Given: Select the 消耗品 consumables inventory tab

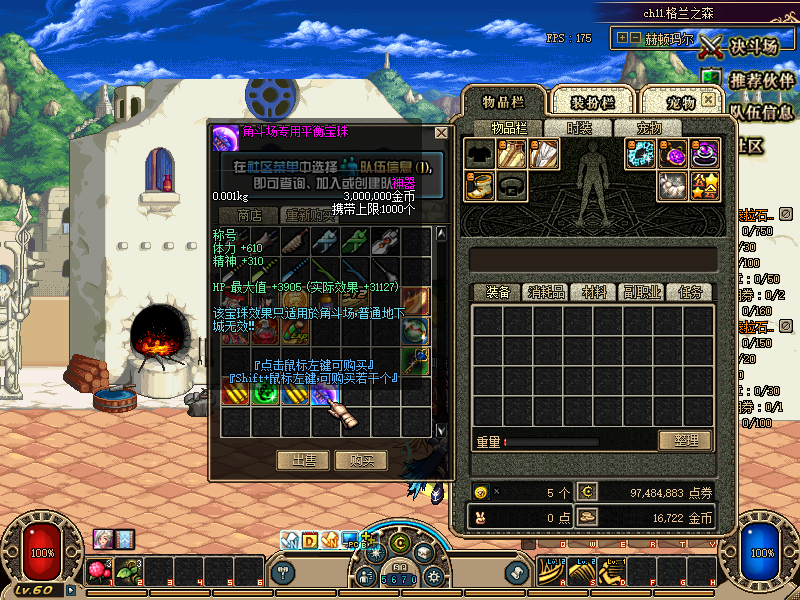Looking at the screenshot, I should (x=546, y=292).
